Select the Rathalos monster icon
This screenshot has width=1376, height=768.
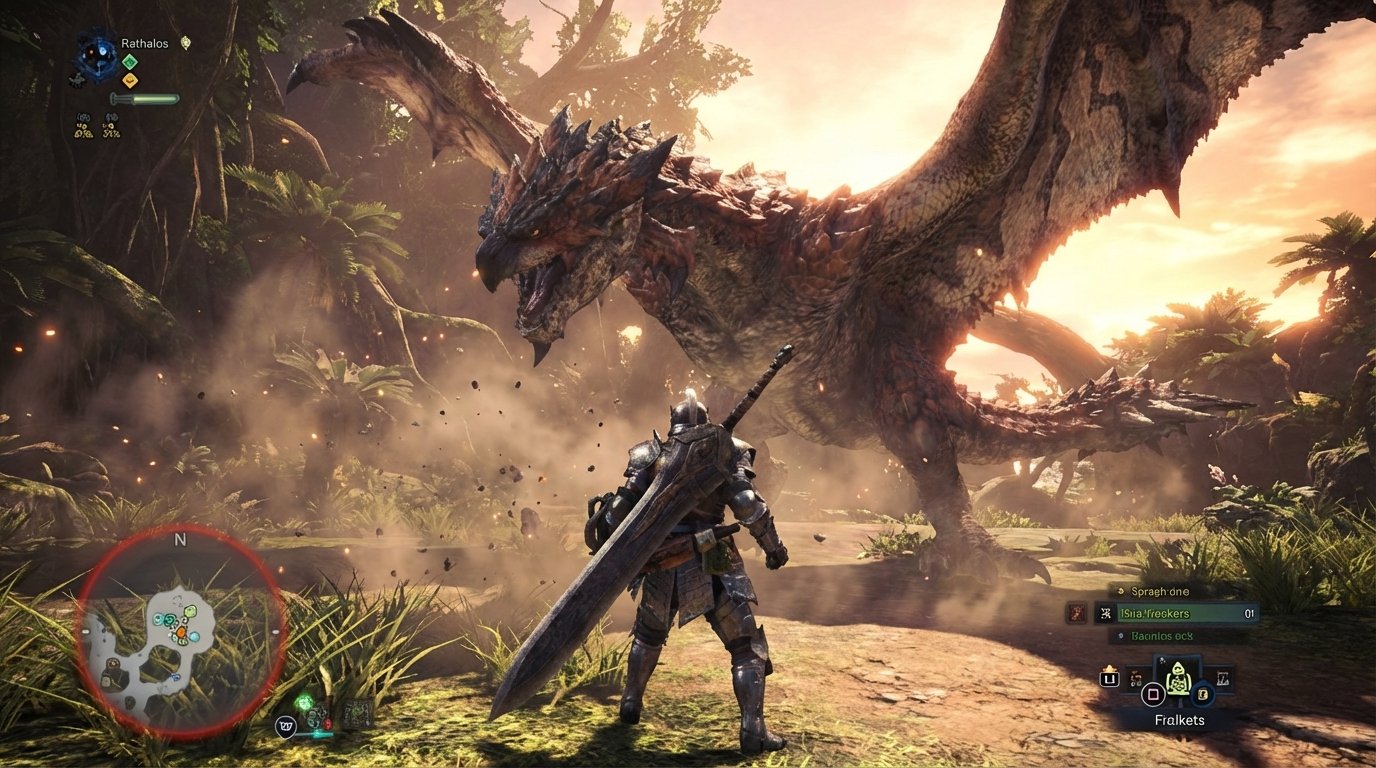click(x=97, y=51)
